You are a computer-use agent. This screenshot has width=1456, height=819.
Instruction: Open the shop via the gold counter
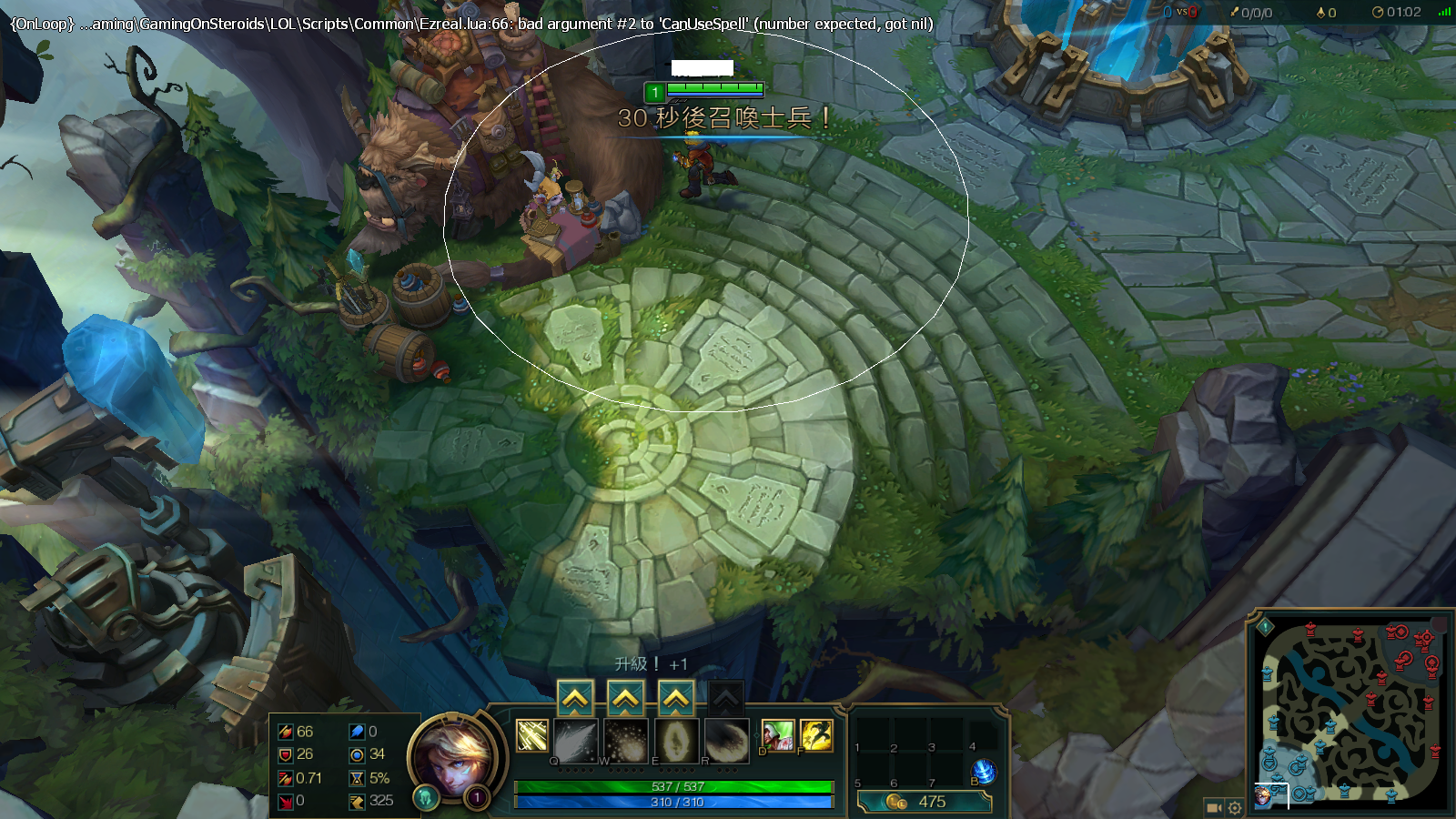924,802
